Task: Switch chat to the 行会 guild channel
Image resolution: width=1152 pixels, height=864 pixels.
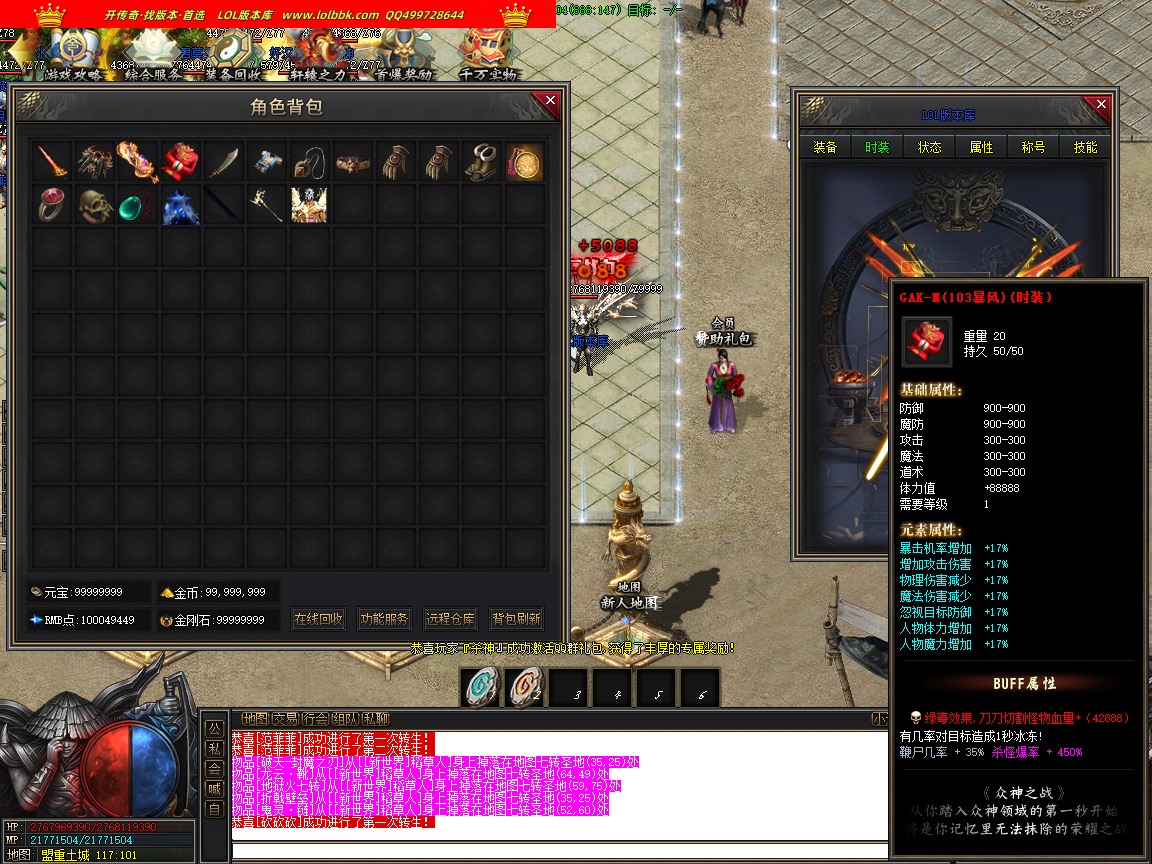Action: [x=316, y=718]
